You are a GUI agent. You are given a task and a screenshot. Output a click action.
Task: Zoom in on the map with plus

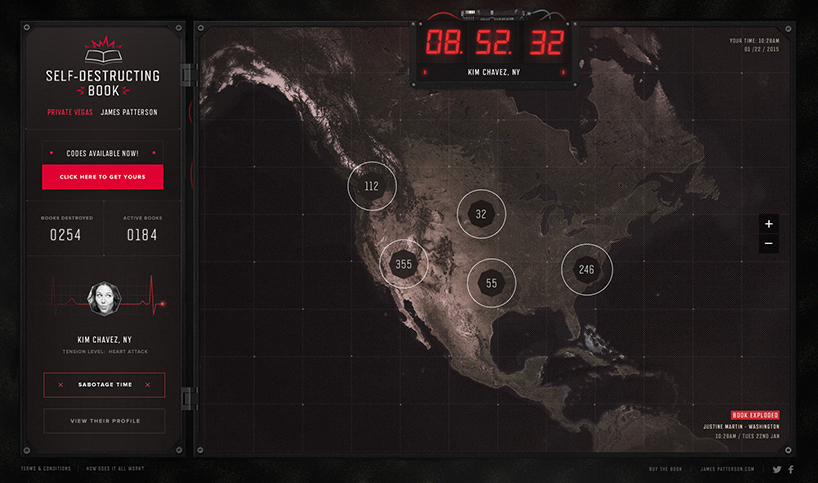tap(768, 224)
